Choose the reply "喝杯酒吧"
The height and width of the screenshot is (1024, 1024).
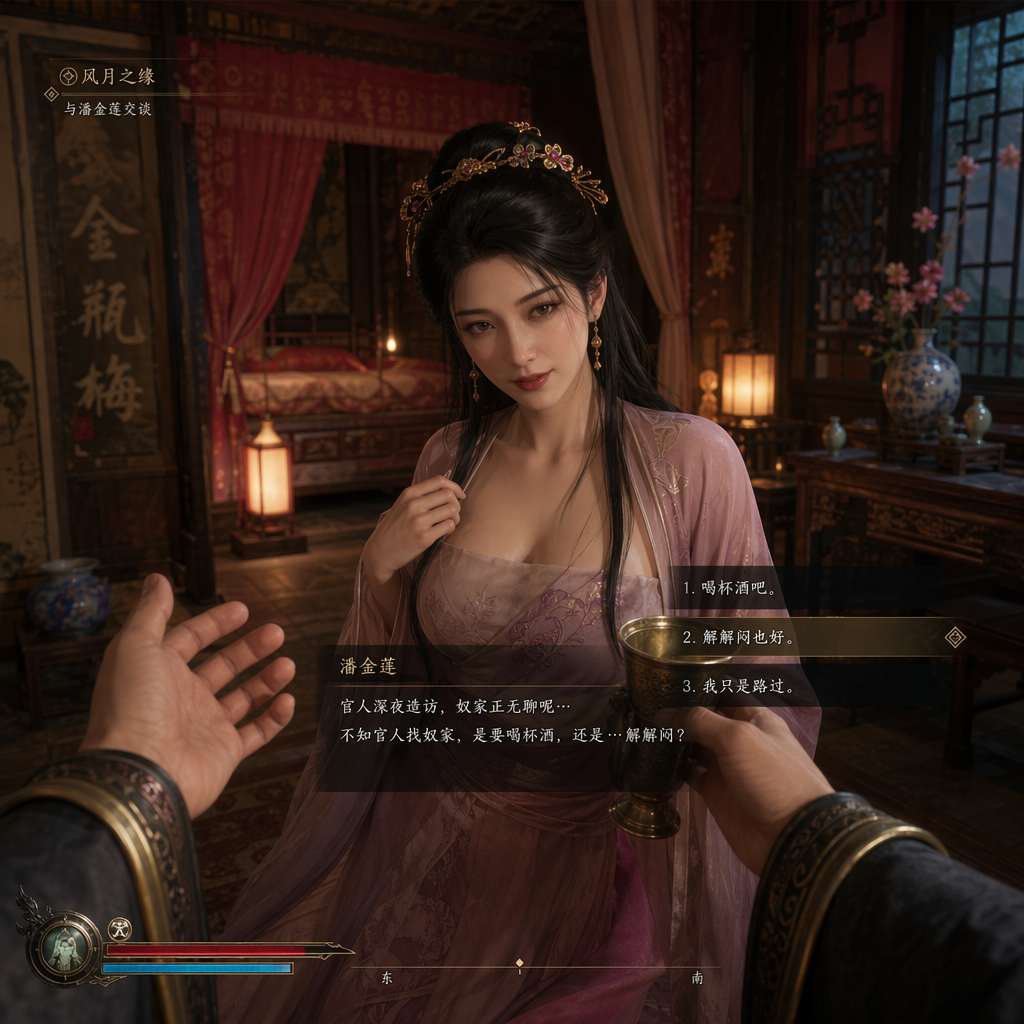[731, 588]
